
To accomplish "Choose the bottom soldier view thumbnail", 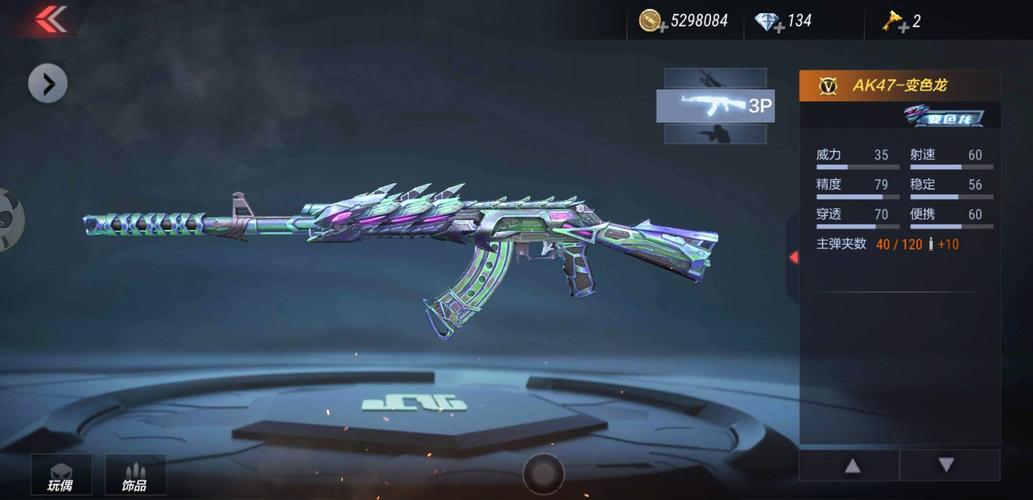I will coord(715,133).
